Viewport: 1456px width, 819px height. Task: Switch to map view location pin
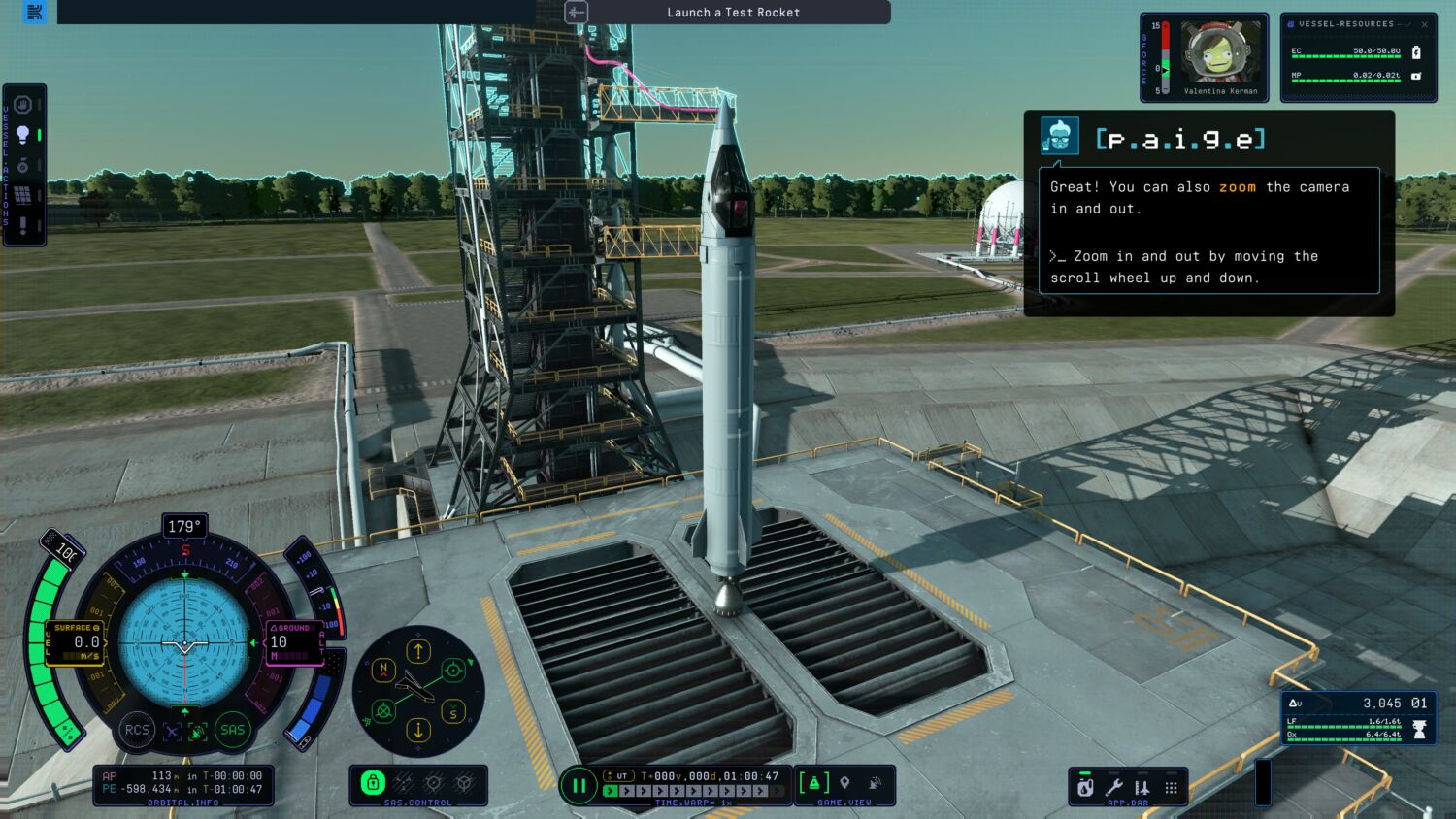click(x=844, y=783)
